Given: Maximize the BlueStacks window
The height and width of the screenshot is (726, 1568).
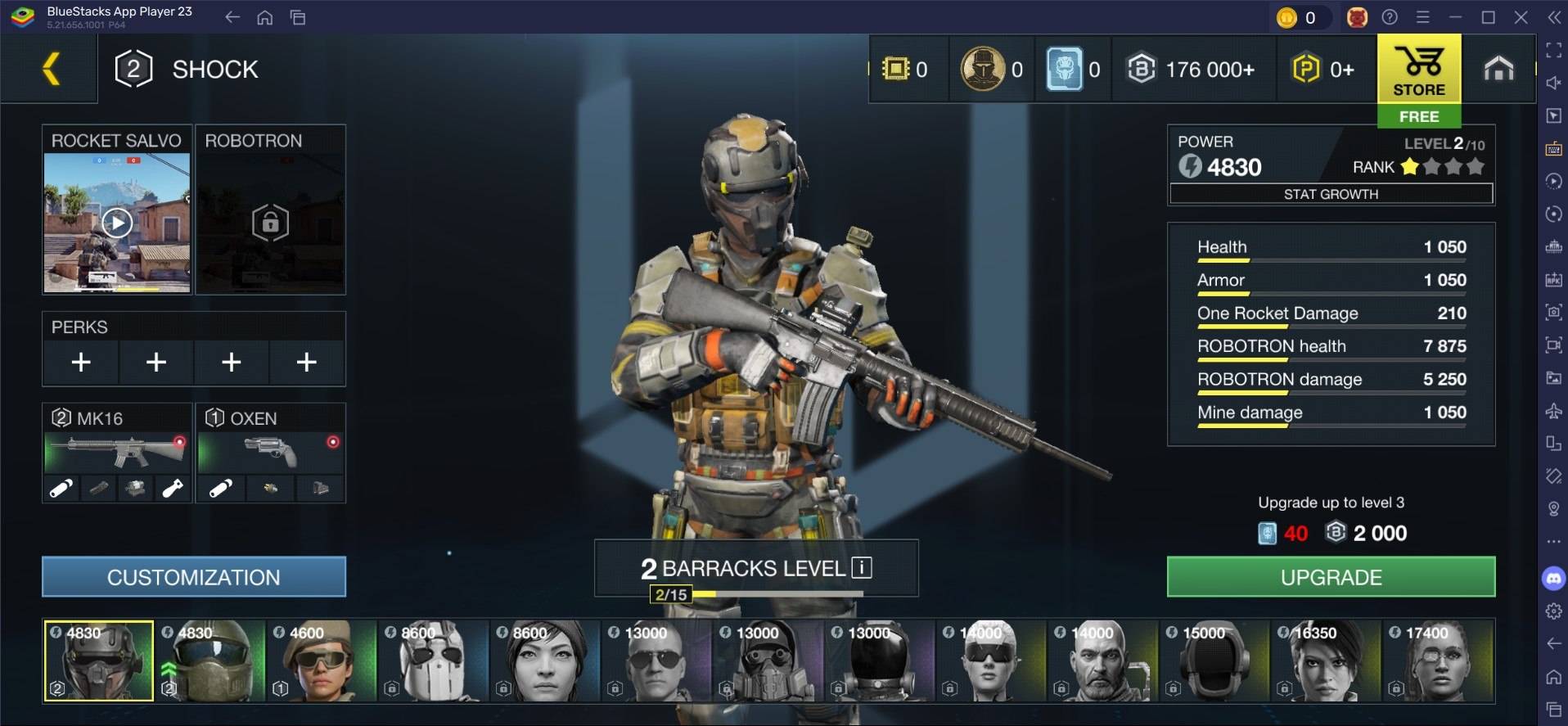Looking at the screenshot, I should (x=1488, y=17).
